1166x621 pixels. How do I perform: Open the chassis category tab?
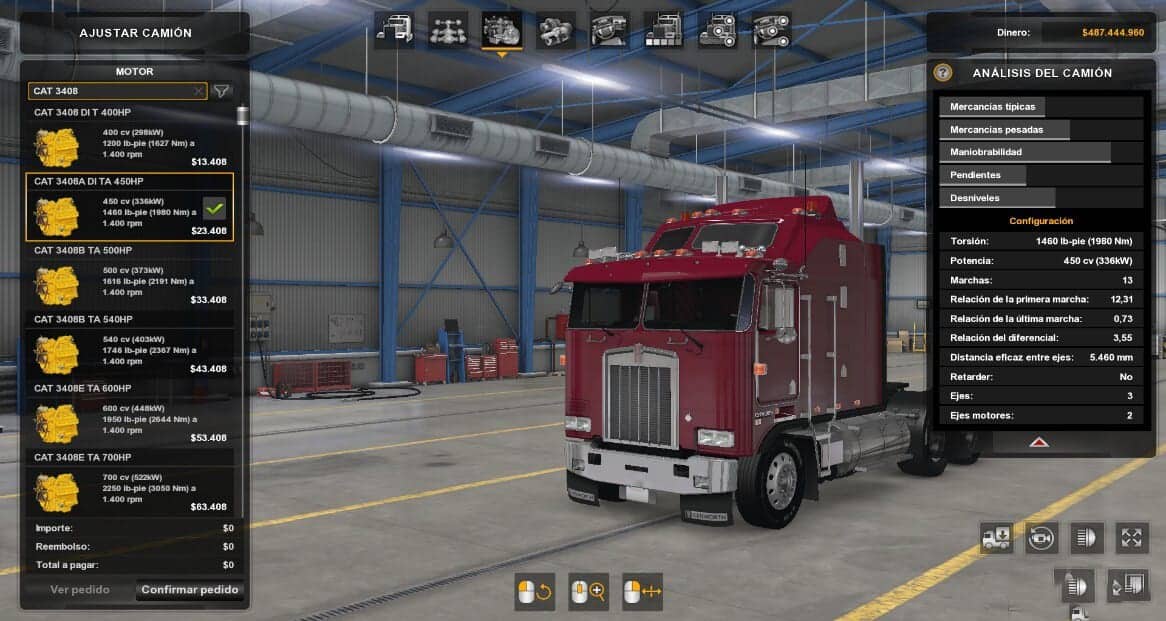[448, 30]
